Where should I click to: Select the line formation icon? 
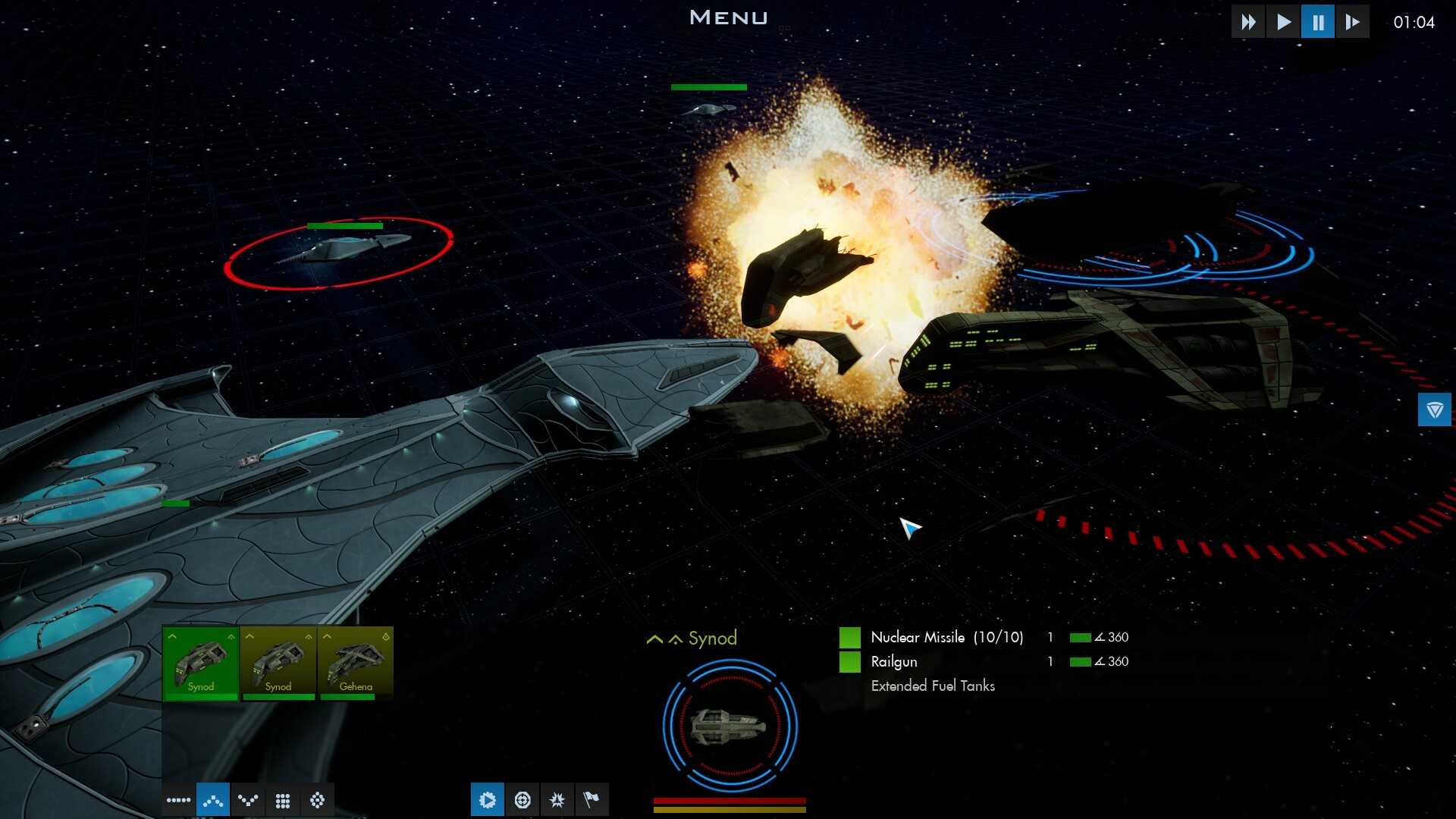click(x=178, y=799)
